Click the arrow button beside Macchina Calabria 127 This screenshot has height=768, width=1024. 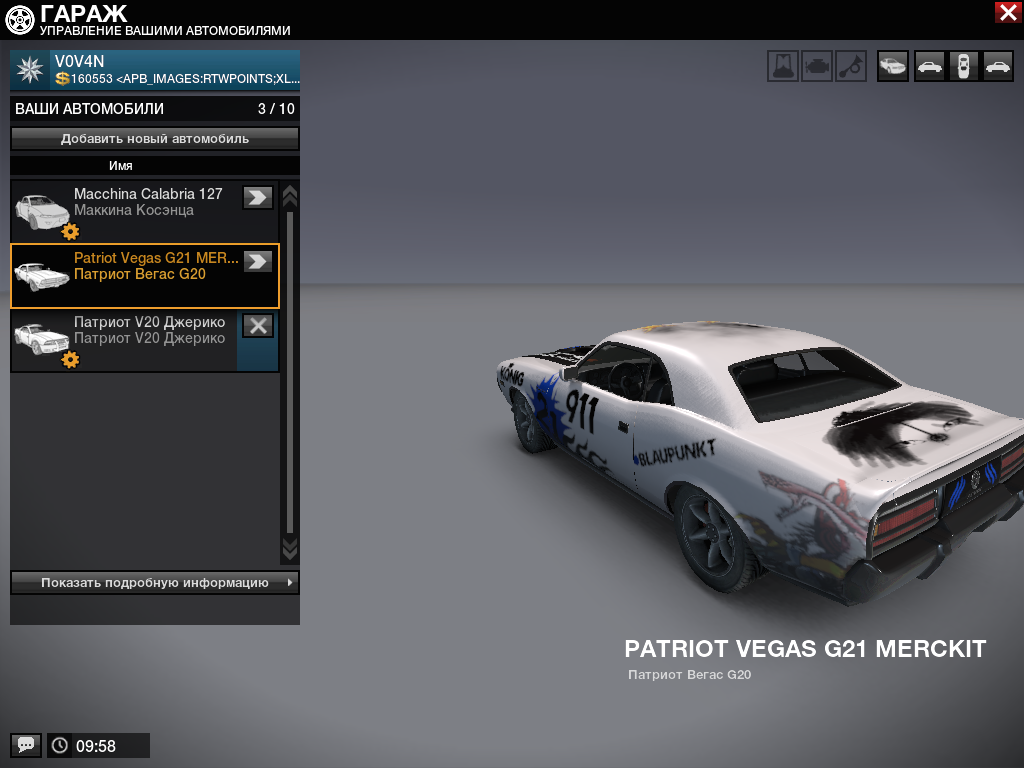pyautogui.click(x=258, y=197)
